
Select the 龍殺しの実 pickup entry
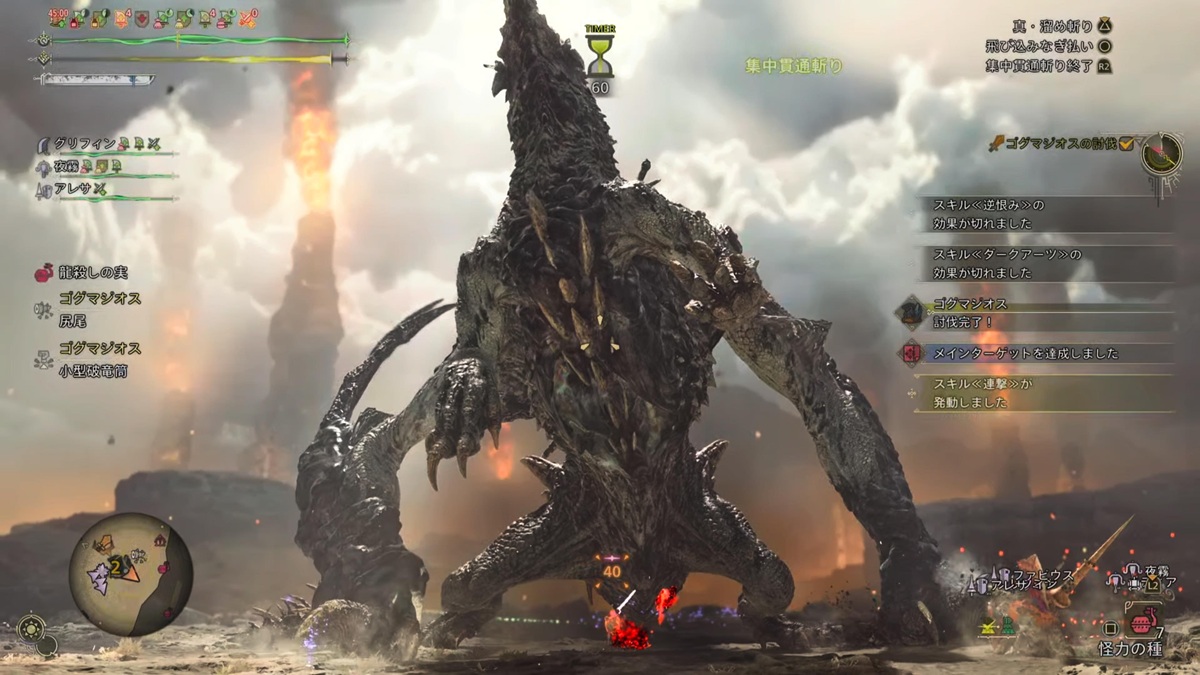click(x=93, y=272)
